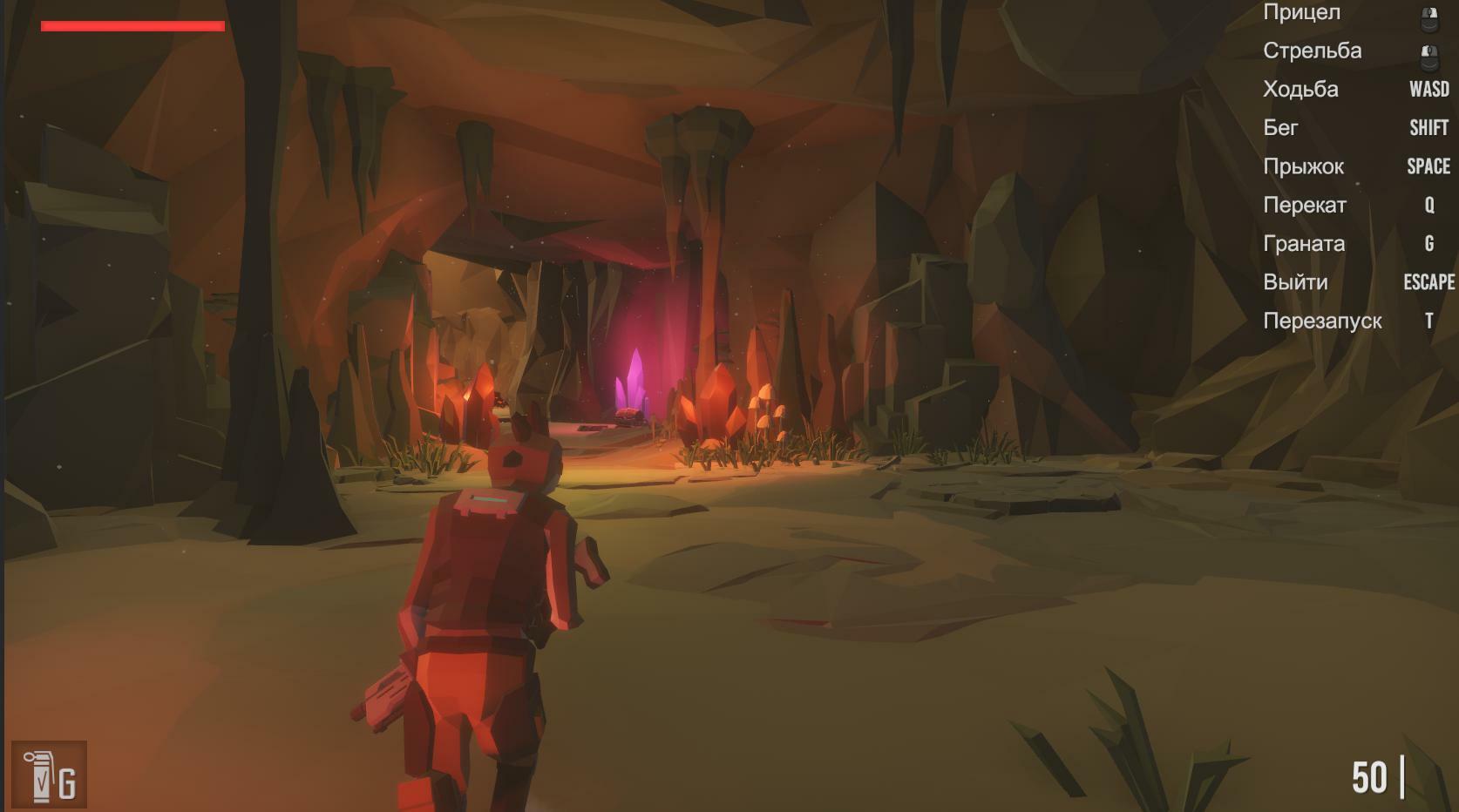Click the "T" binding next to Перезапуск

click(1429, 321)
